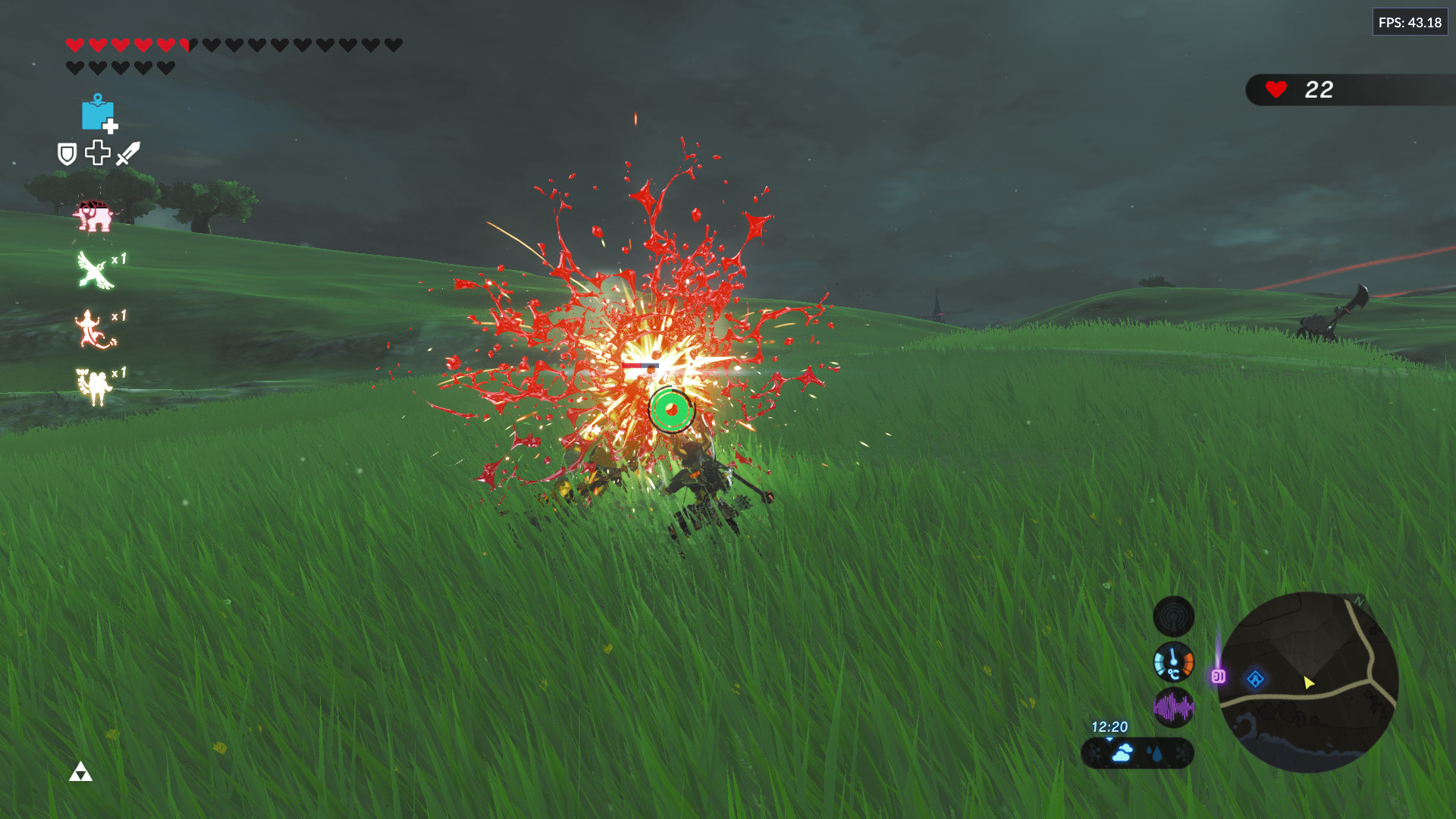Click the shield icon below the slate
1456x819 pixels.
coord(65,154)
